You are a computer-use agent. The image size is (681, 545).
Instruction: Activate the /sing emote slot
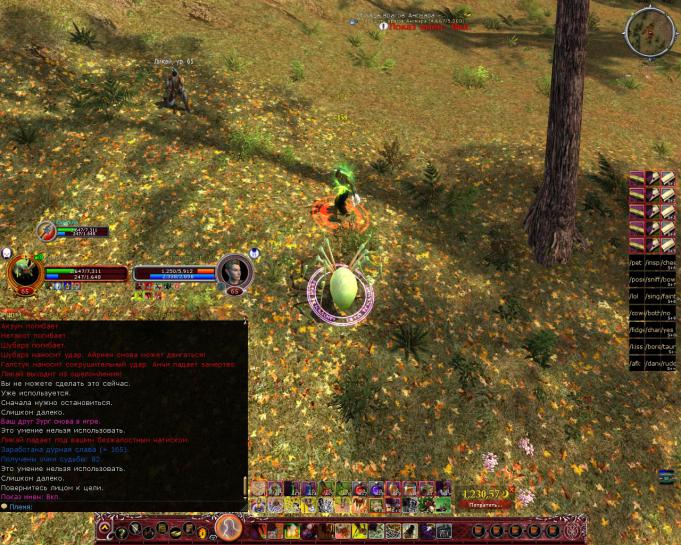pyautogui.click(x=652, y=297)
